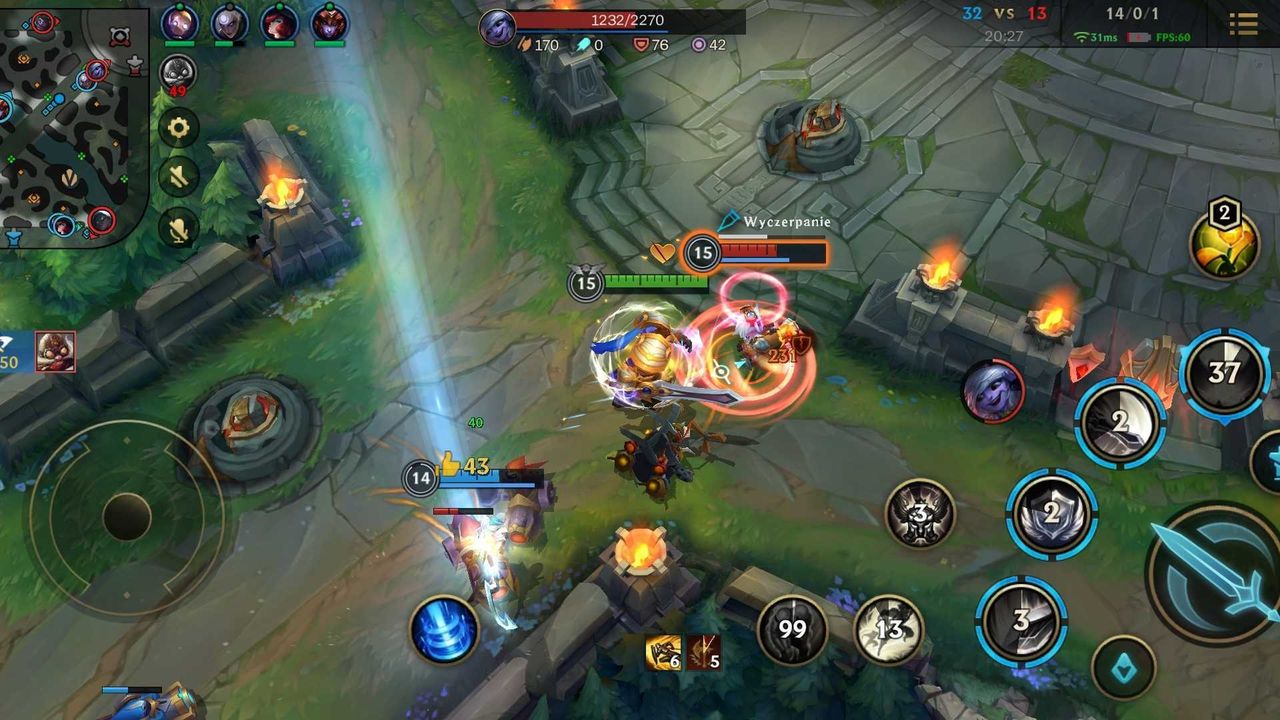This screenshot has height=720, width=1280.
Task: Toggle the muted speaker button
Action: (x=179, y=178)
